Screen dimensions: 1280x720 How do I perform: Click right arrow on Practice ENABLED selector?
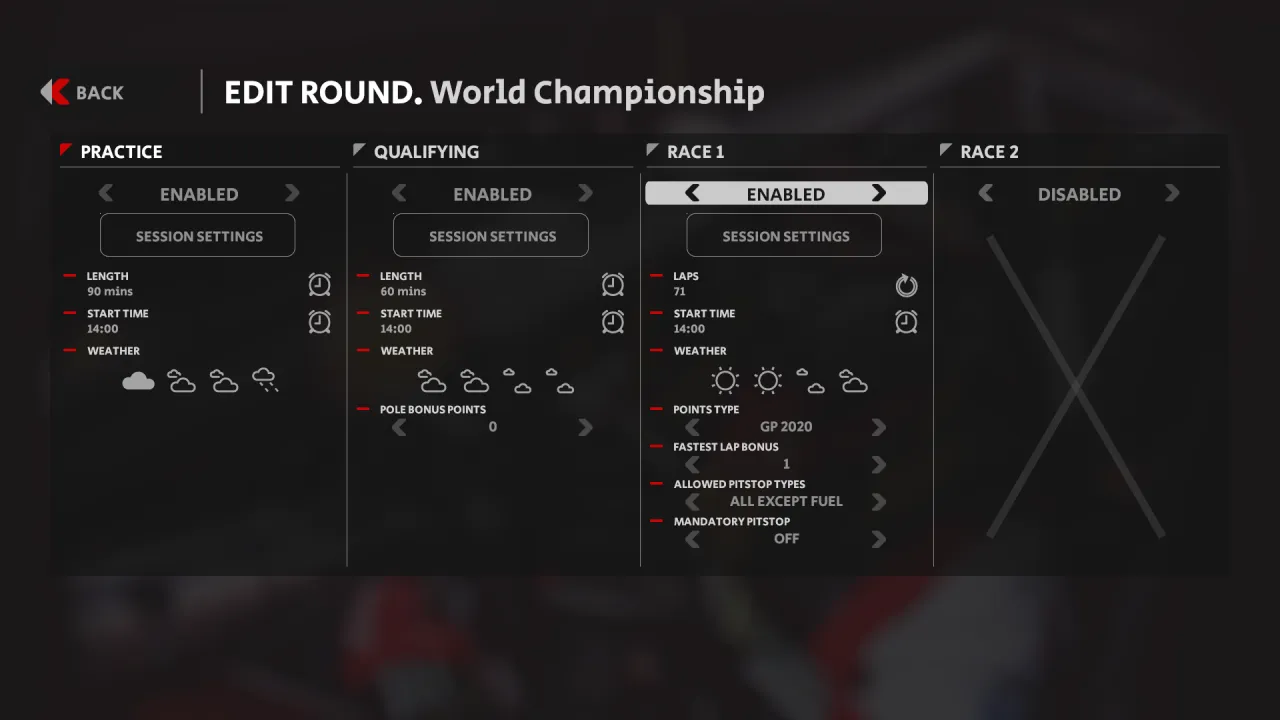coord(292,193)
